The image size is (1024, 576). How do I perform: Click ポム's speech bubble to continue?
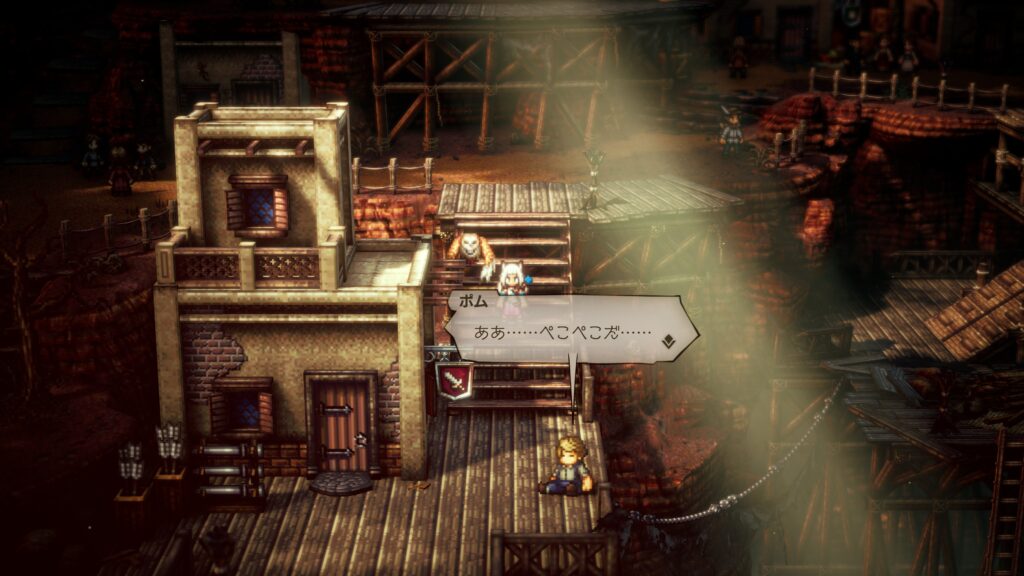coord(560,331)
